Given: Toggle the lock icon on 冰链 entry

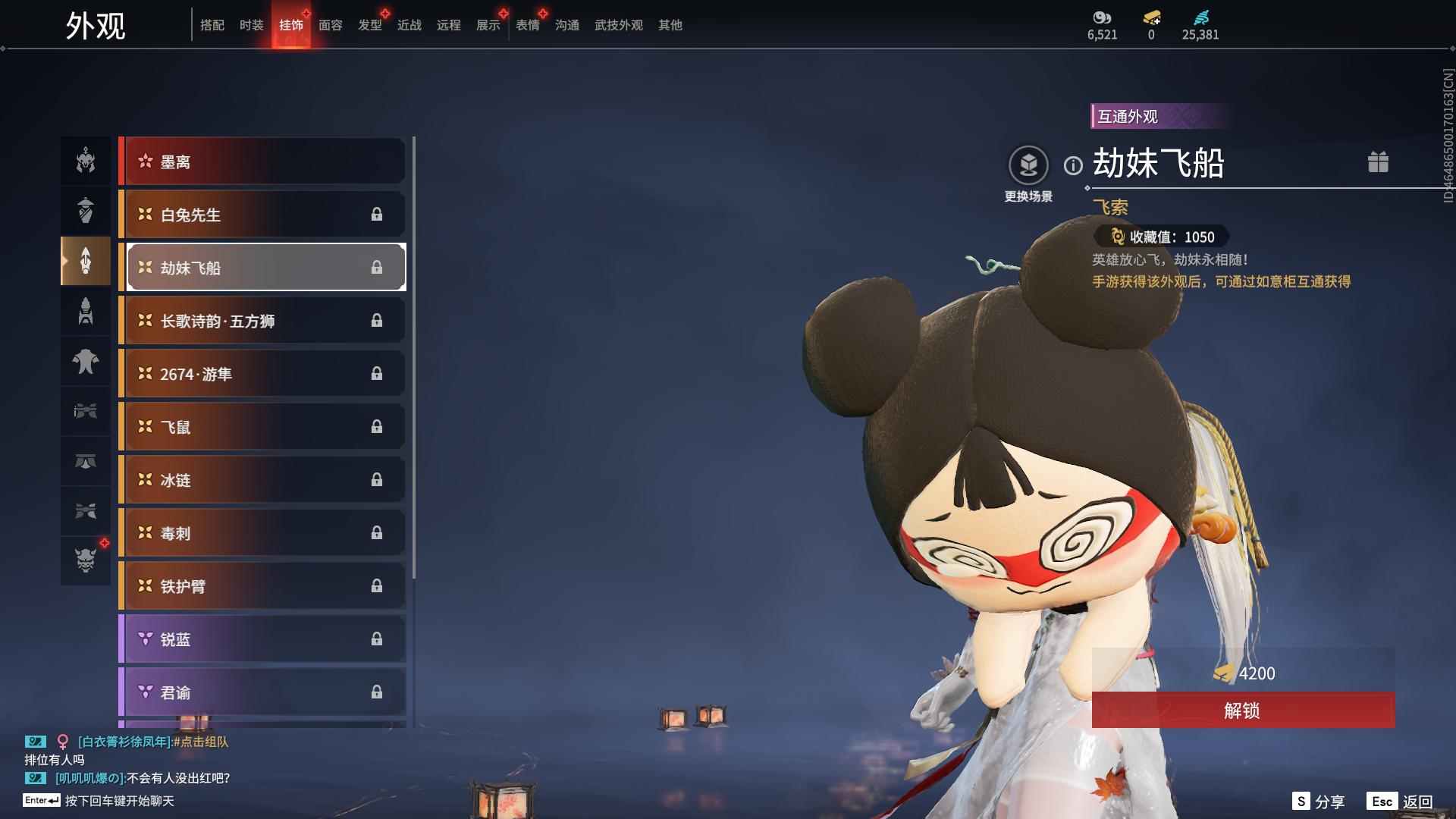Looking at the screenshot, I should click(x=377, y=479).
